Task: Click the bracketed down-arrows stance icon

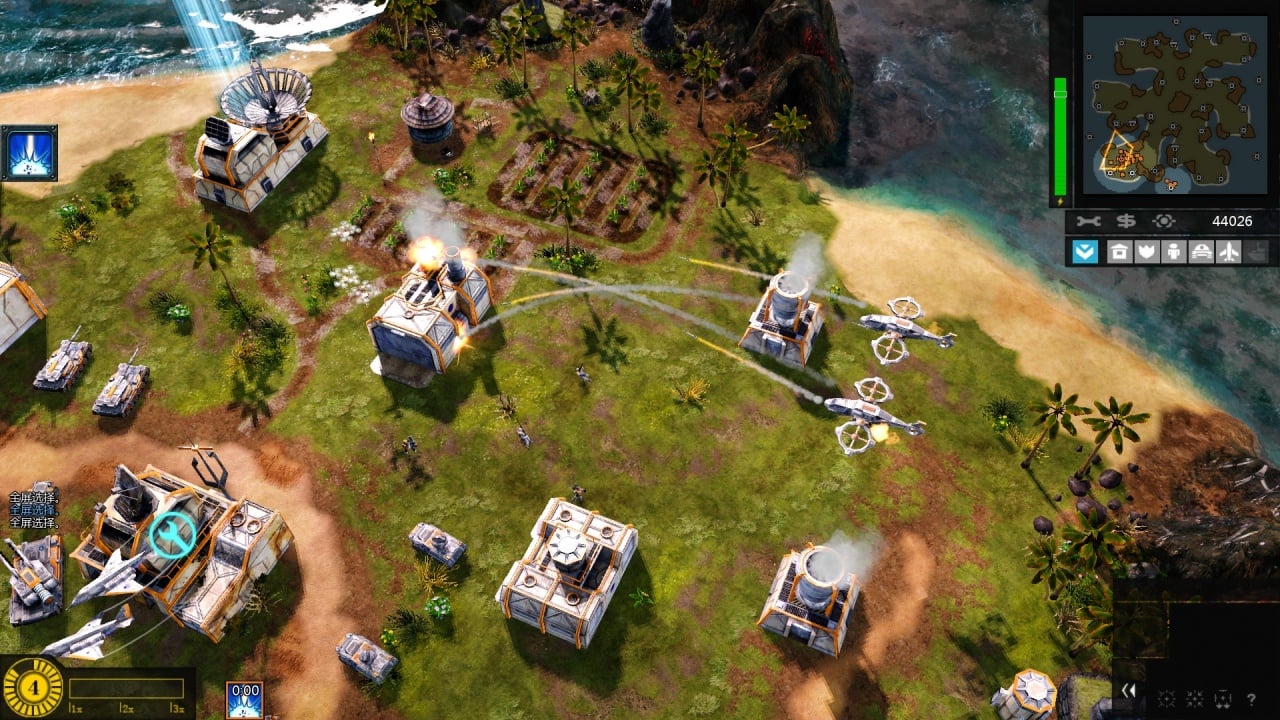Action: (1221, 699)
